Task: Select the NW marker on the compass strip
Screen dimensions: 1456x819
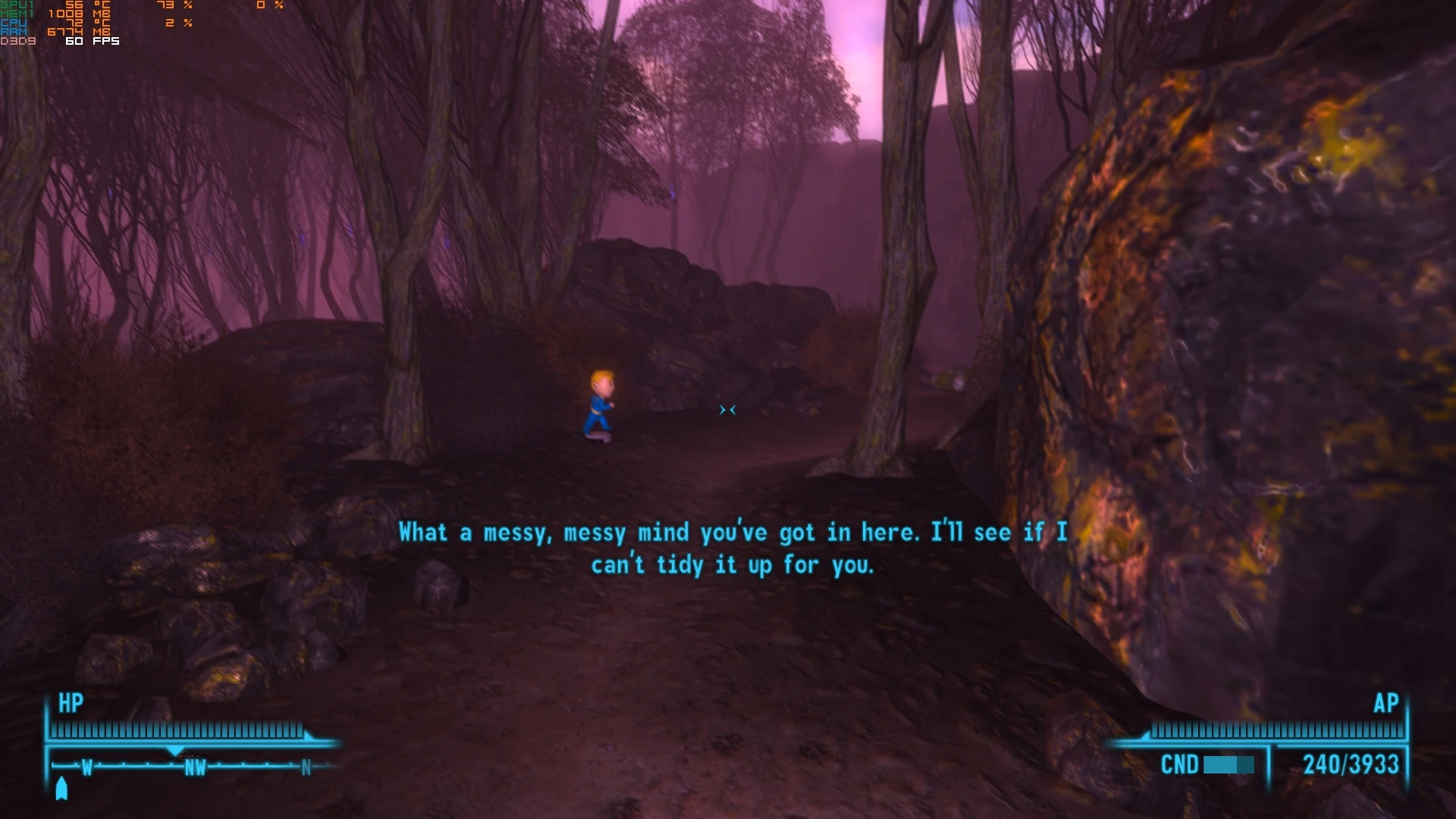Action: (196, 767)
